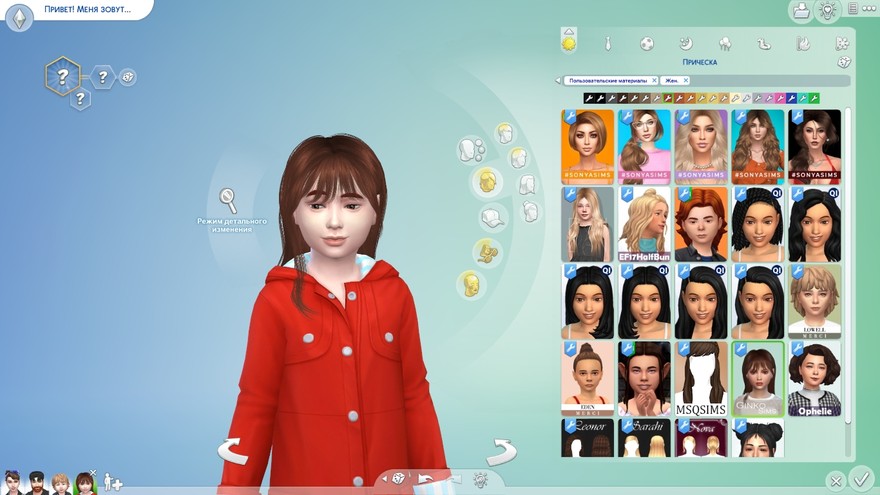880x495 pixels.
Task: Confirm the household with the checkmark
Action: (x=860, y=478)
